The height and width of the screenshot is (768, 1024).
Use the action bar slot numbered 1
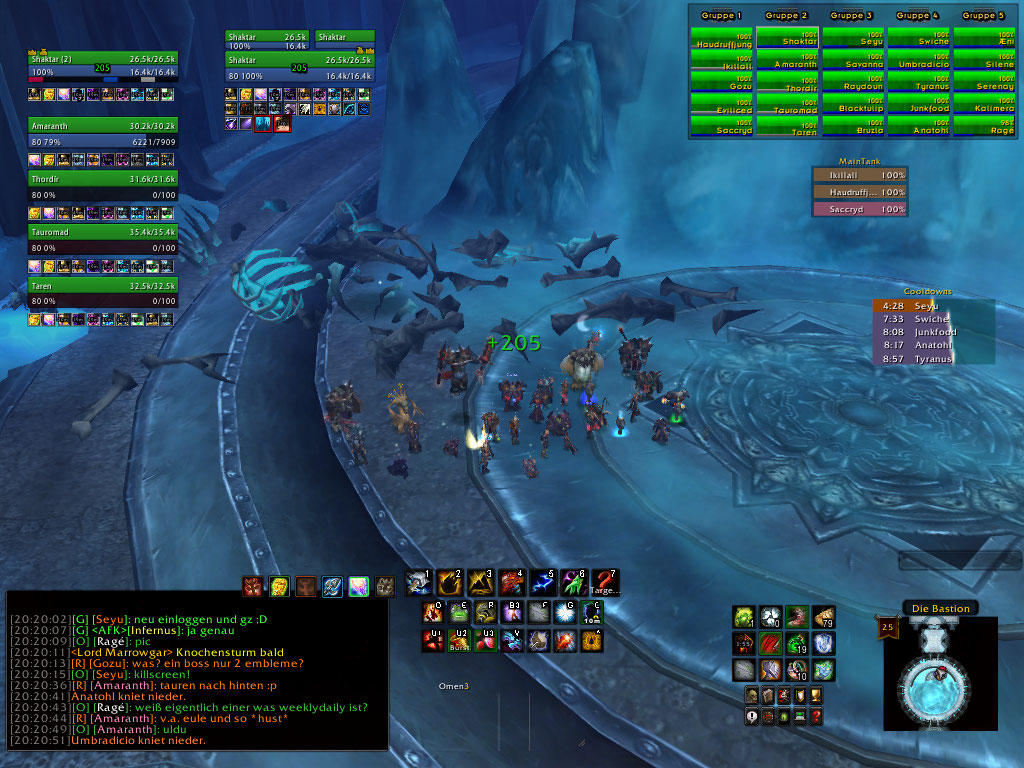pyautogui.click(x=418, y=583)
